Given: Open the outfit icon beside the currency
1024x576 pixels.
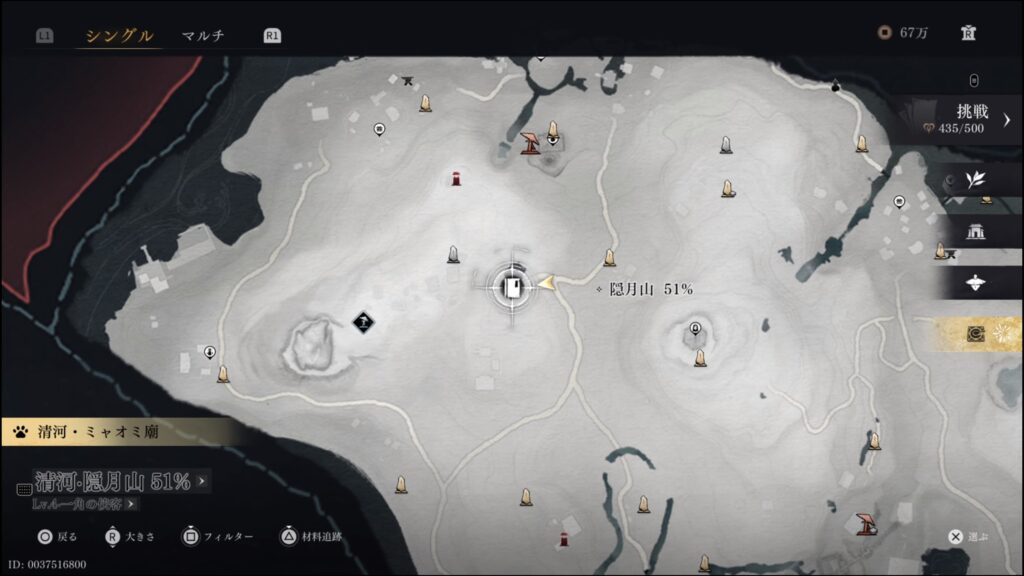Looking at the screenshot, I should (968, 33).
